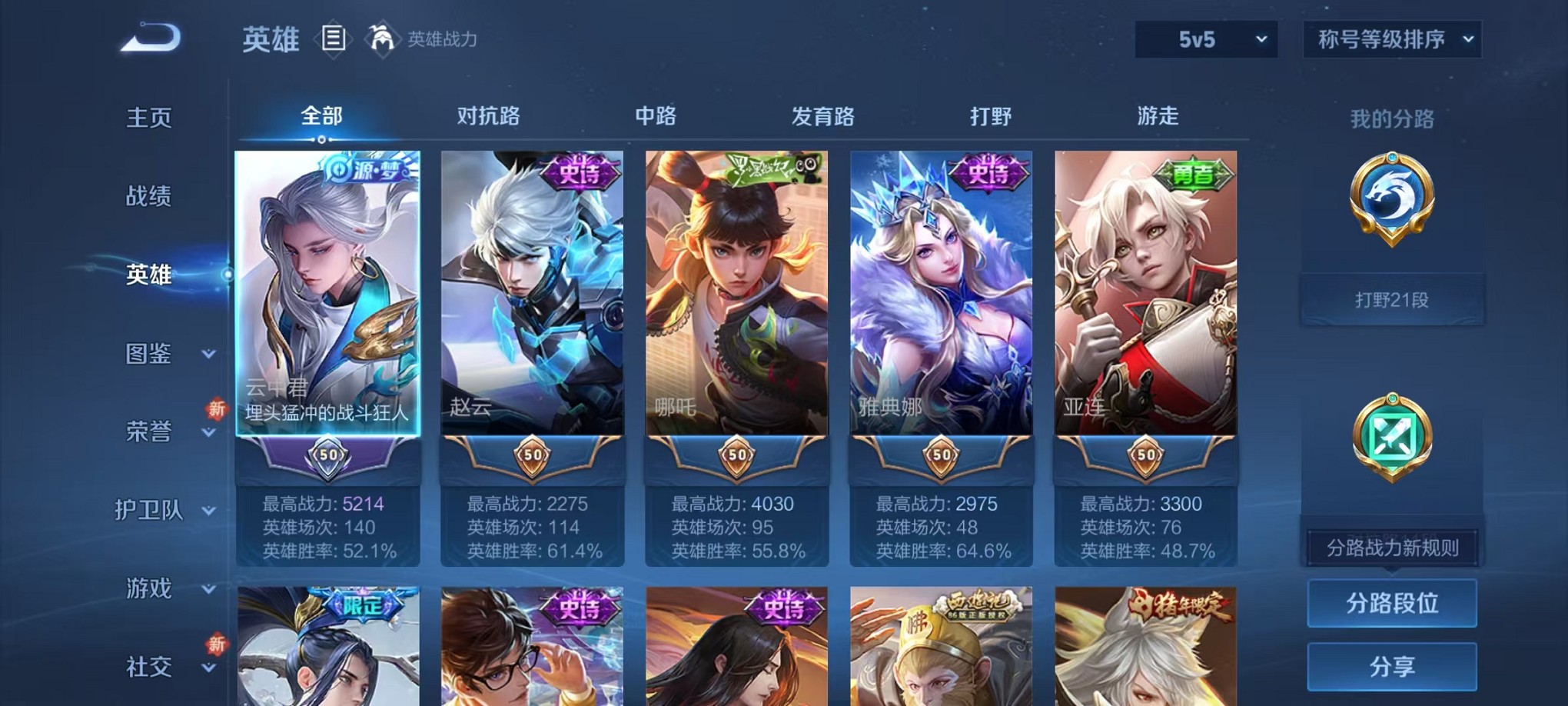This screenshot has height=706, width=1568.
Task: Click the document list icon beside 英雄 title
Action: tap(334, 40)
